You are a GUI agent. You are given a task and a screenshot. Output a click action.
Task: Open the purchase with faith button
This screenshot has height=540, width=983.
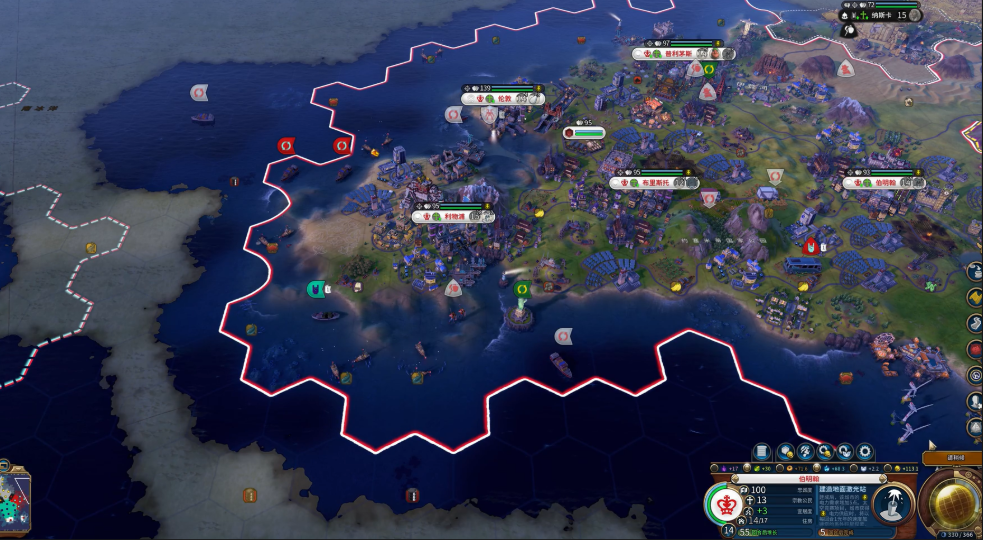845,452
